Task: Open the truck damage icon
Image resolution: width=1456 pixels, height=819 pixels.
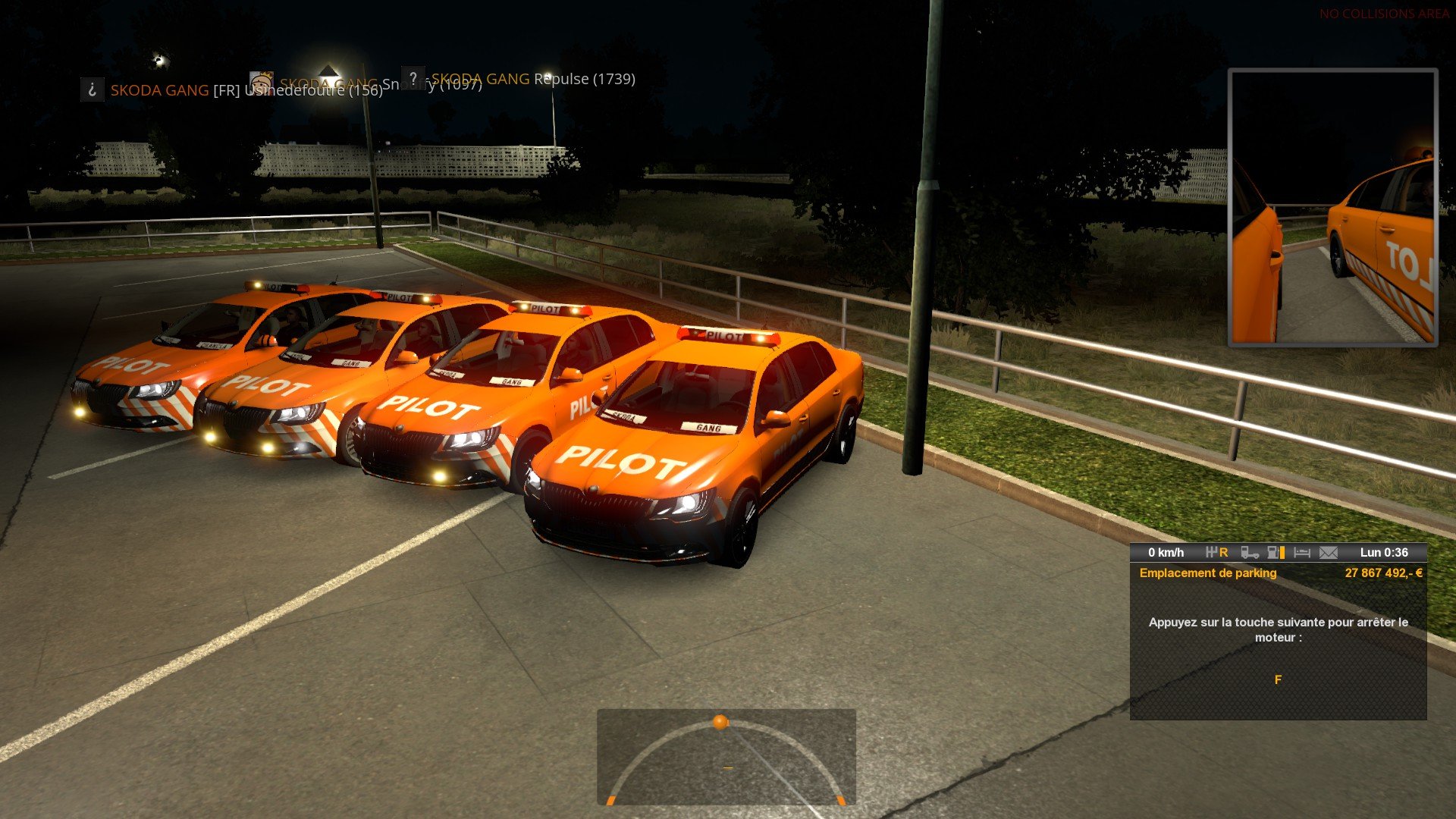Action: click(x=1250, y=553)
